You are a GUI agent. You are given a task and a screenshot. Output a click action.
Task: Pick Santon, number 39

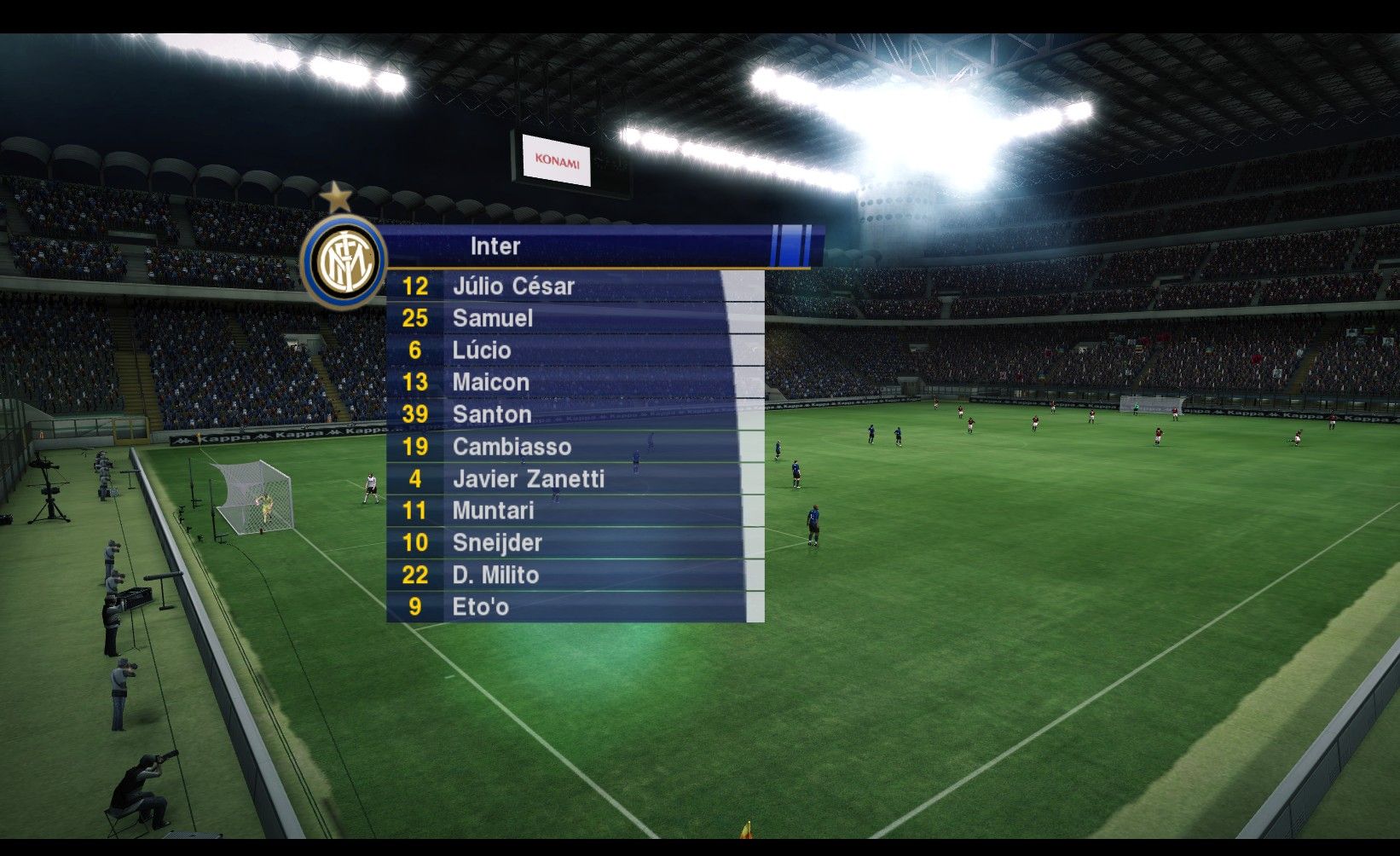coord(492,414)
